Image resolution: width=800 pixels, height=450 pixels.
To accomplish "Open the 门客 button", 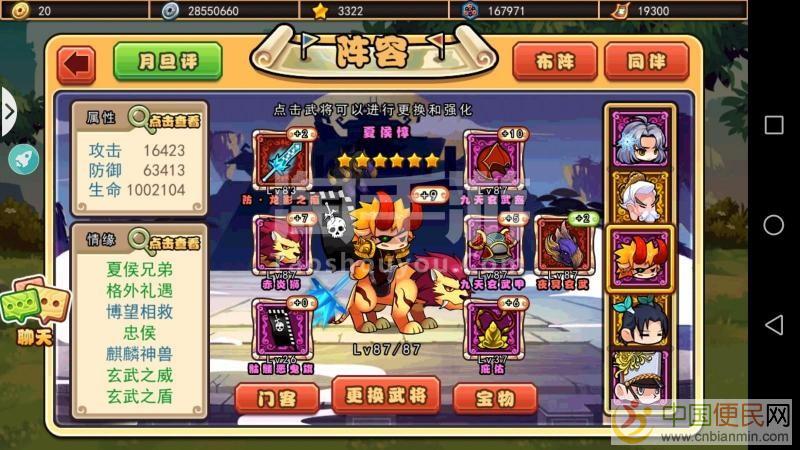I will click(276, 397).
